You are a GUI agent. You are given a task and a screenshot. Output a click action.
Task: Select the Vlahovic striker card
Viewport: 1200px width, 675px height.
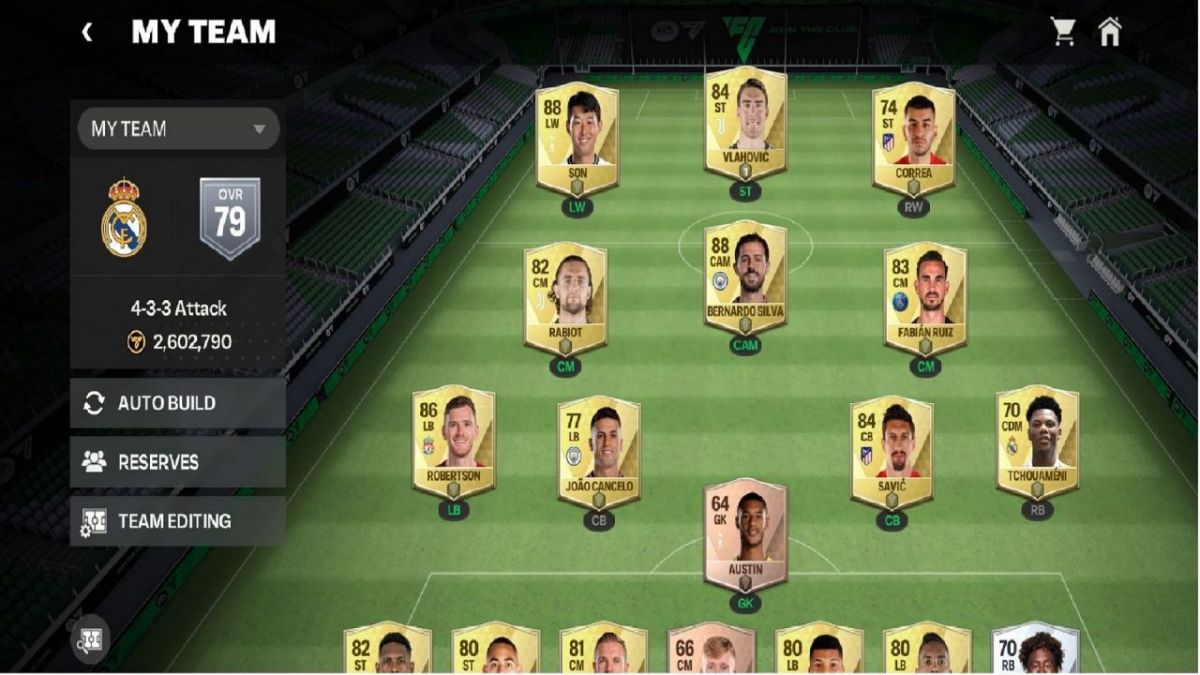point(745,125)
